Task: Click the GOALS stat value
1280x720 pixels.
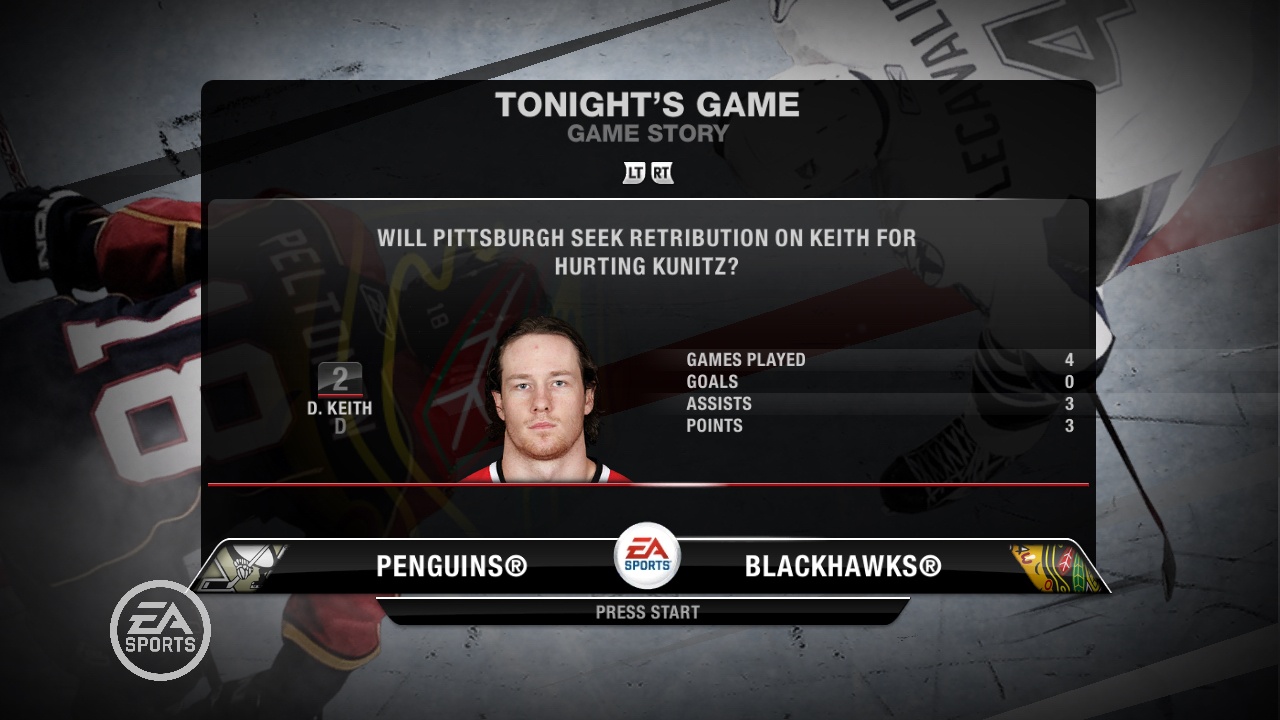Action: [1068, 381]
